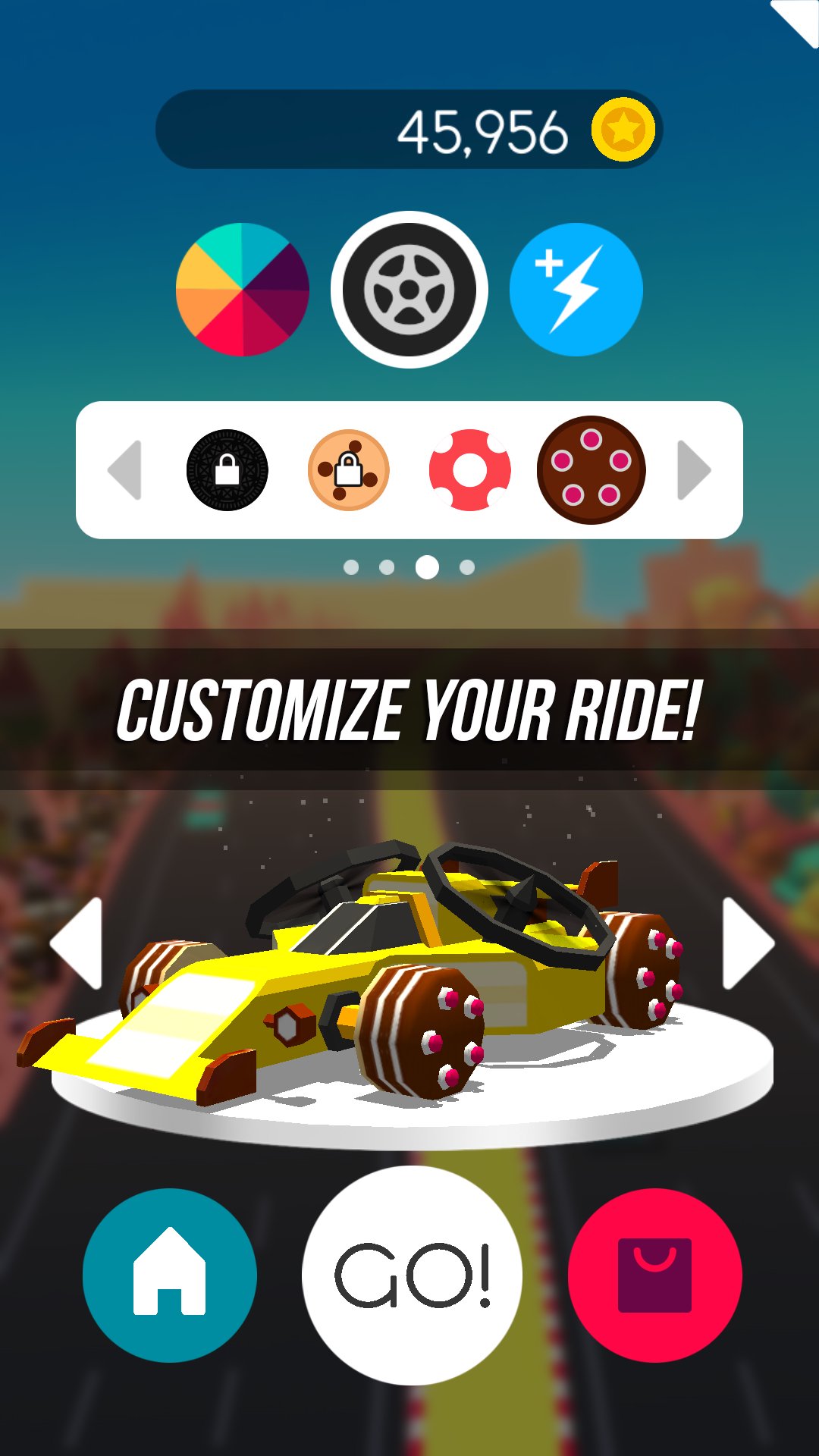Switch to previous car with white left arrow

click(77, 943)
